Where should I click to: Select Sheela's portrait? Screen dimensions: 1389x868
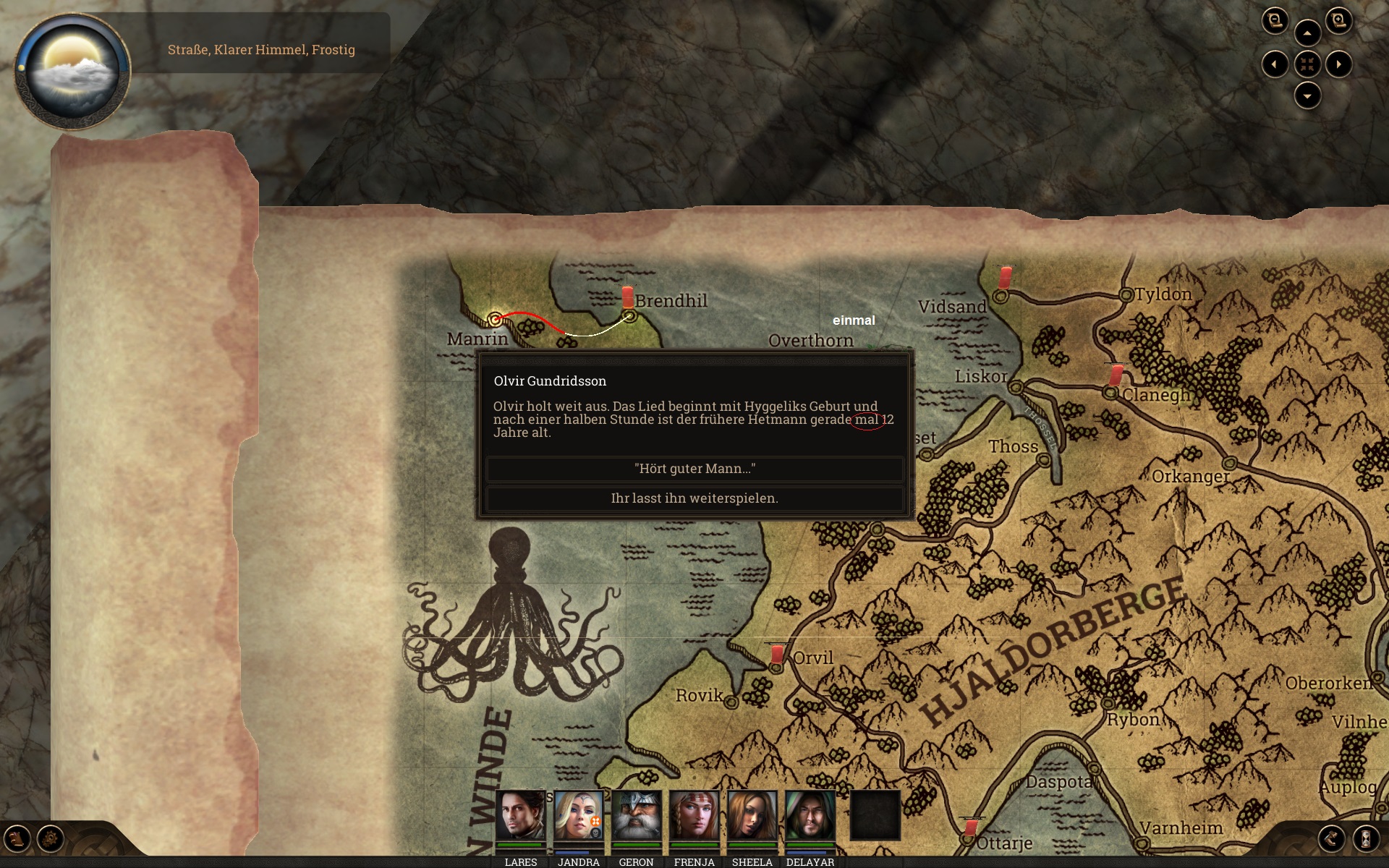click(752, 815)
